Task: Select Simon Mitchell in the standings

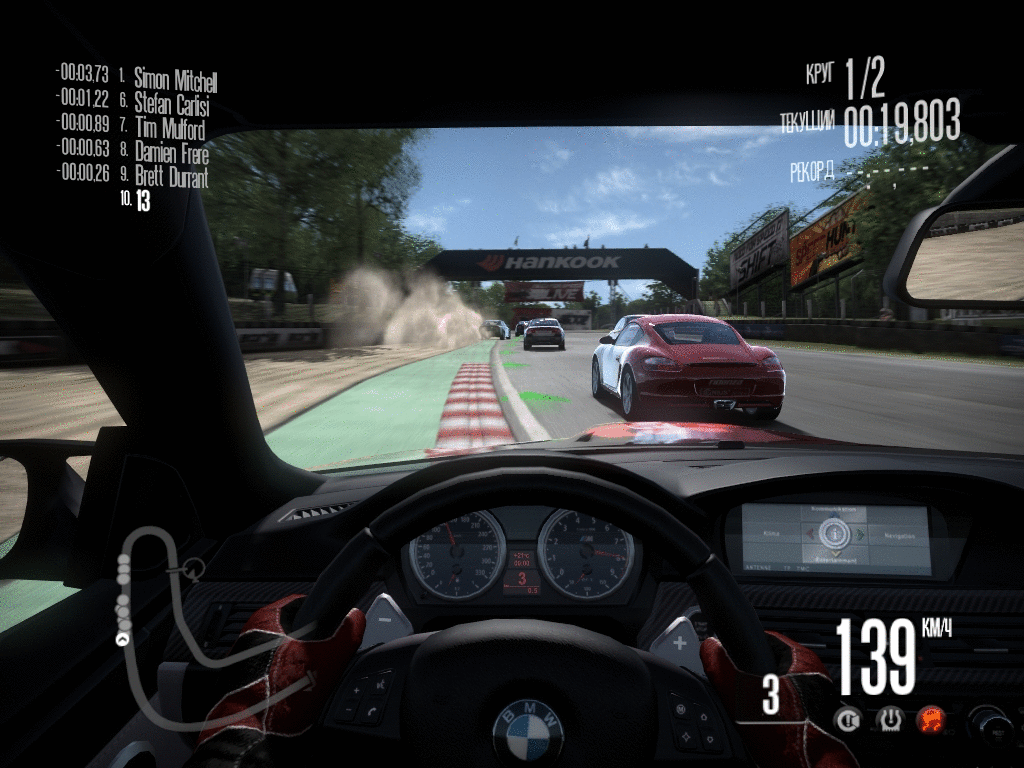Action: (x=175, y=81)
